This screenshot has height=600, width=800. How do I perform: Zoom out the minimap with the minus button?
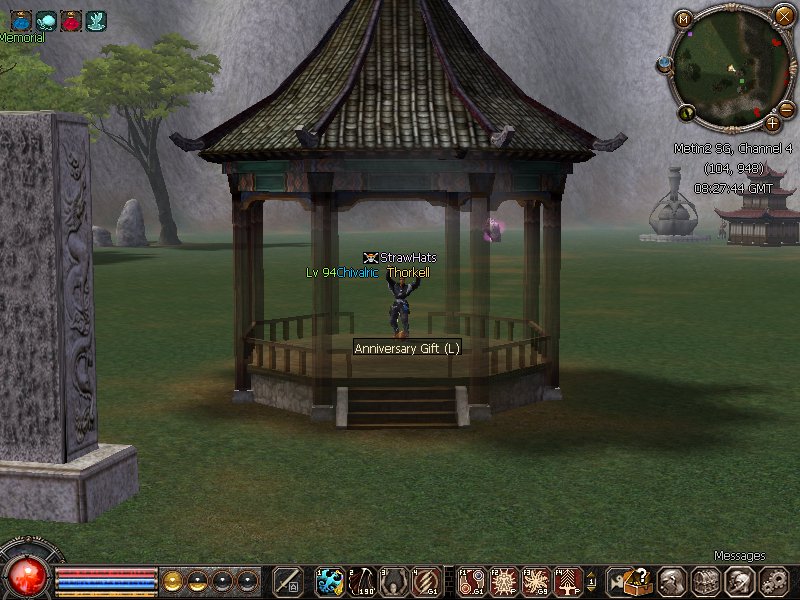pos(787,108)
